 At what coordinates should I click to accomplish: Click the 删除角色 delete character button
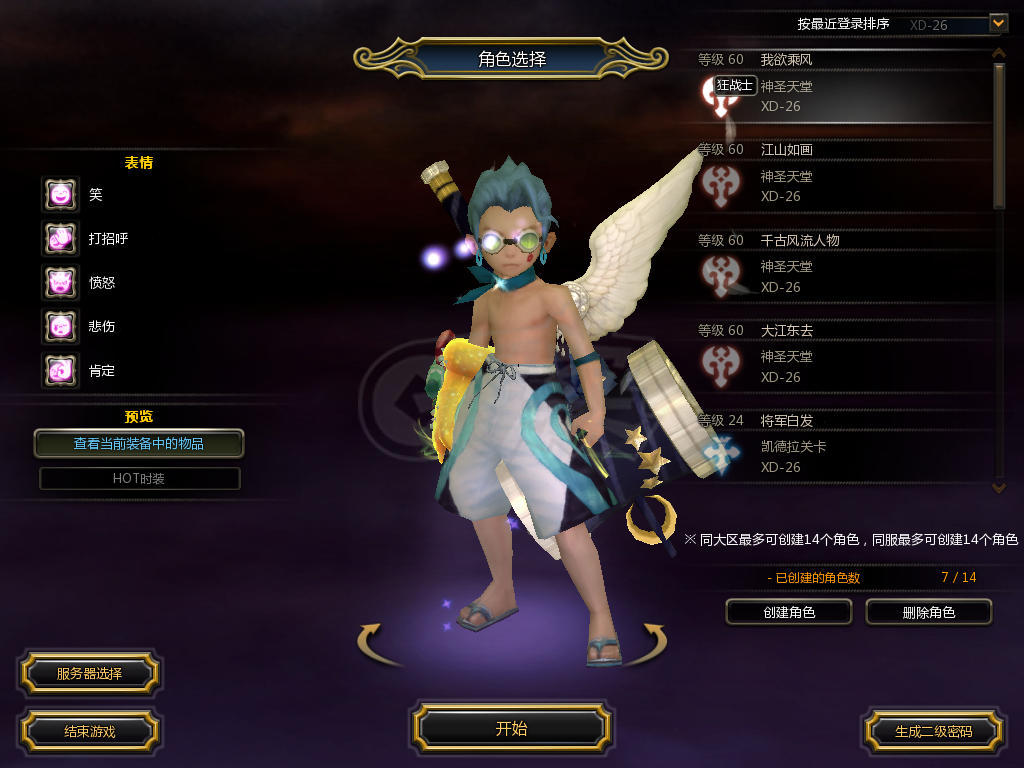928,612
